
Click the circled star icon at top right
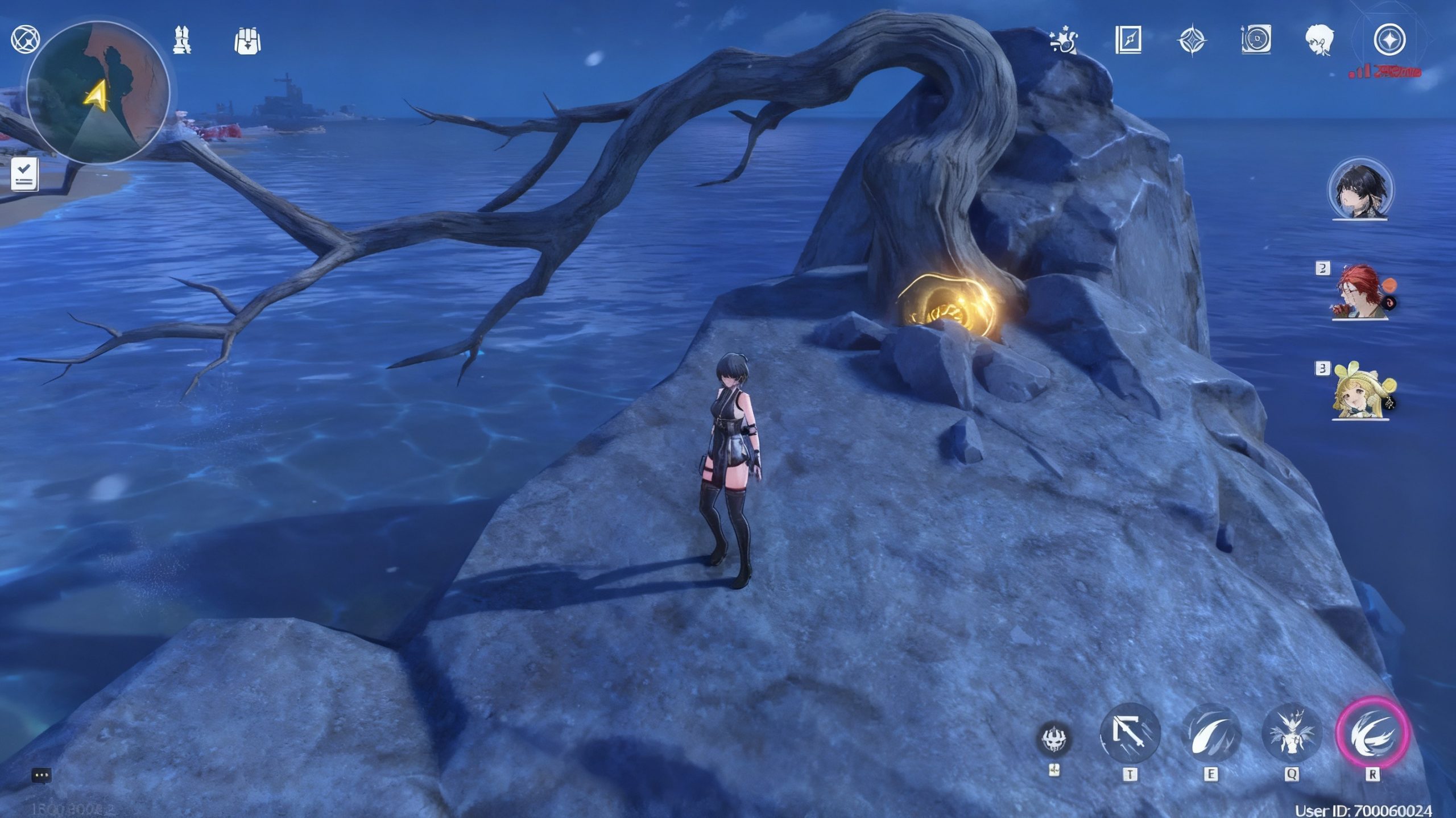[x=1389, y=40]
